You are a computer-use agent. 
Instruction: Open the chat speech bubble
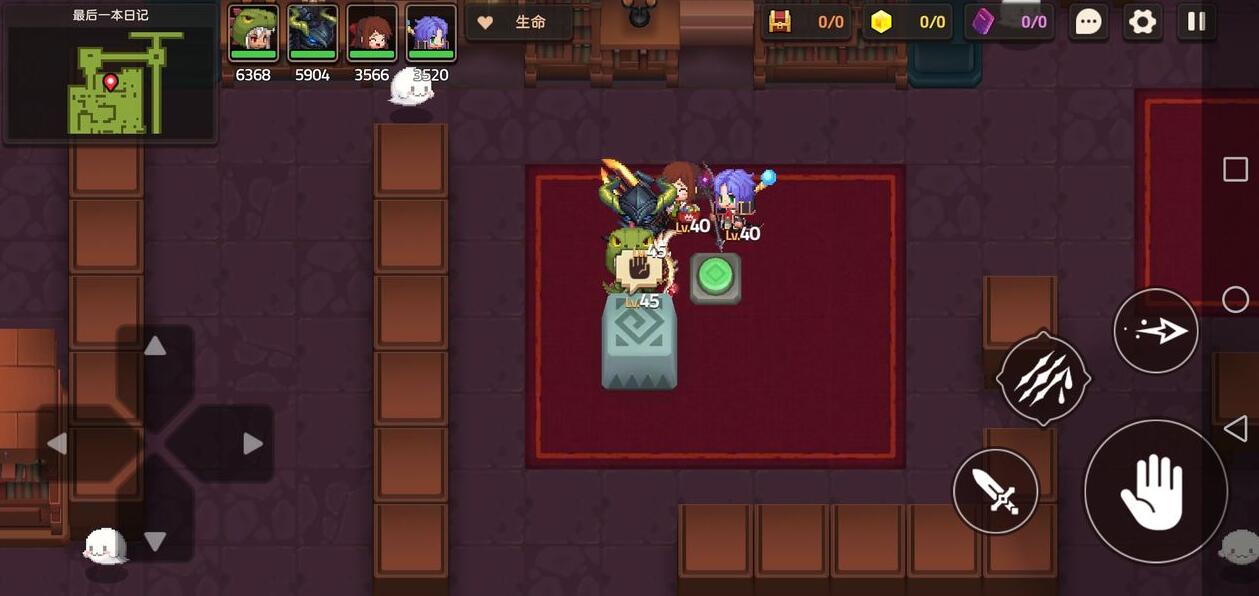coord(1088,22)
